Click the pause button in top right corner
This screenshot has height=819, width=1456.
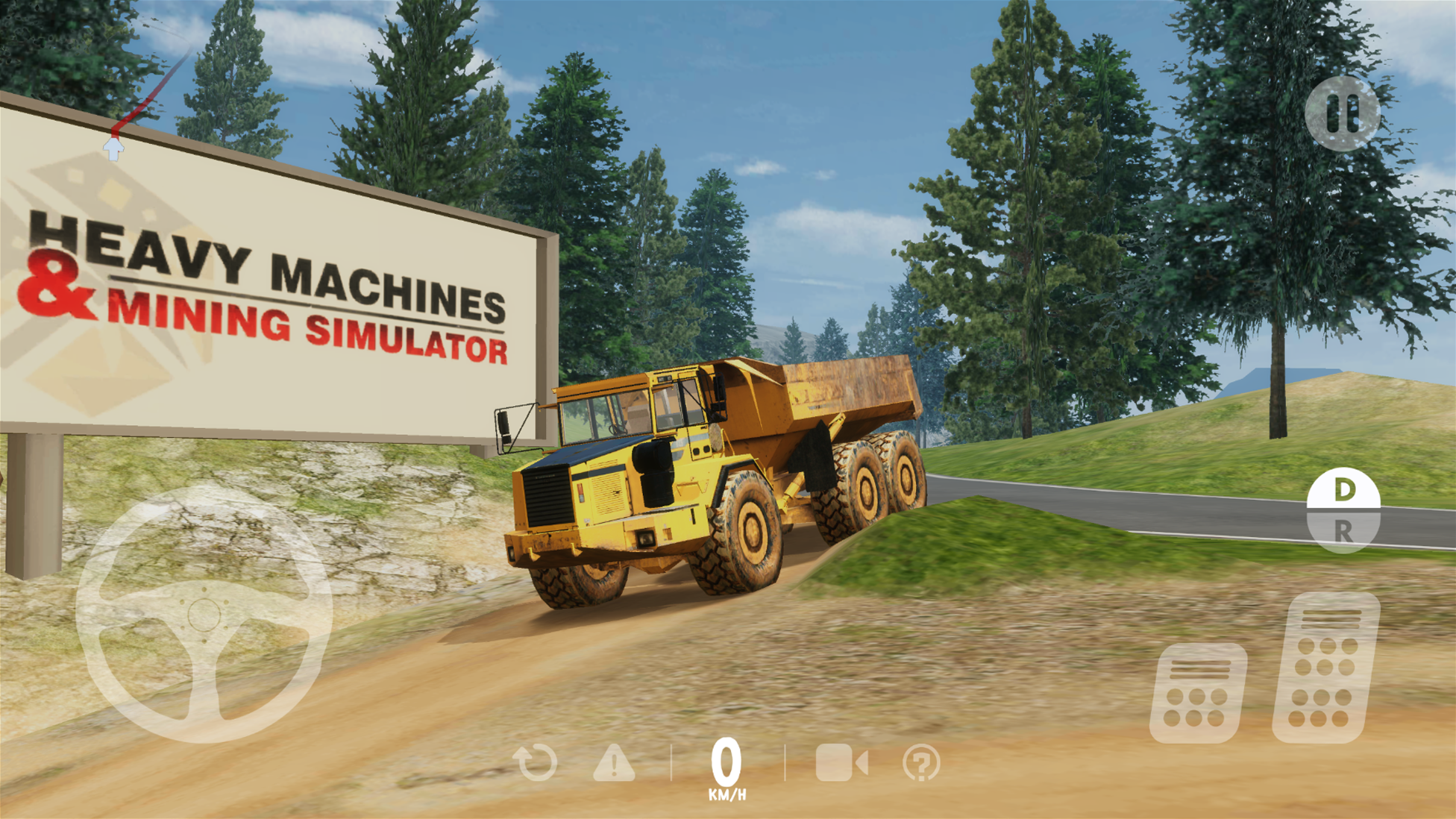(1343, 113)
